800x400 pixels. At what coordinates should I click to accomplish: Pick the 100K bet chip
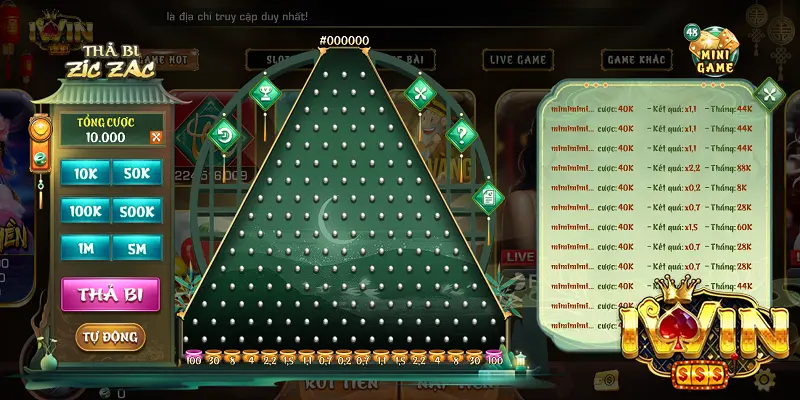[84, 211]
